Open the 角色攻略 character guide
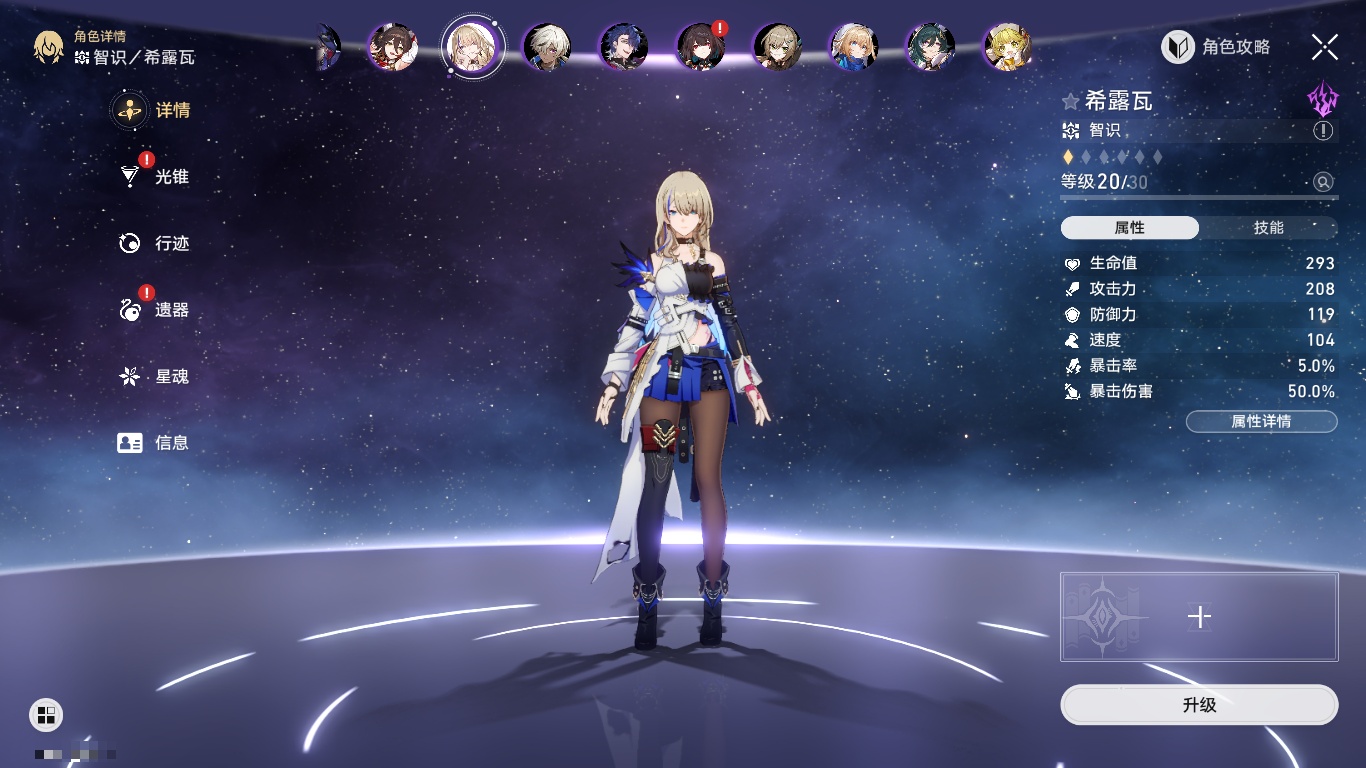 1216,47
